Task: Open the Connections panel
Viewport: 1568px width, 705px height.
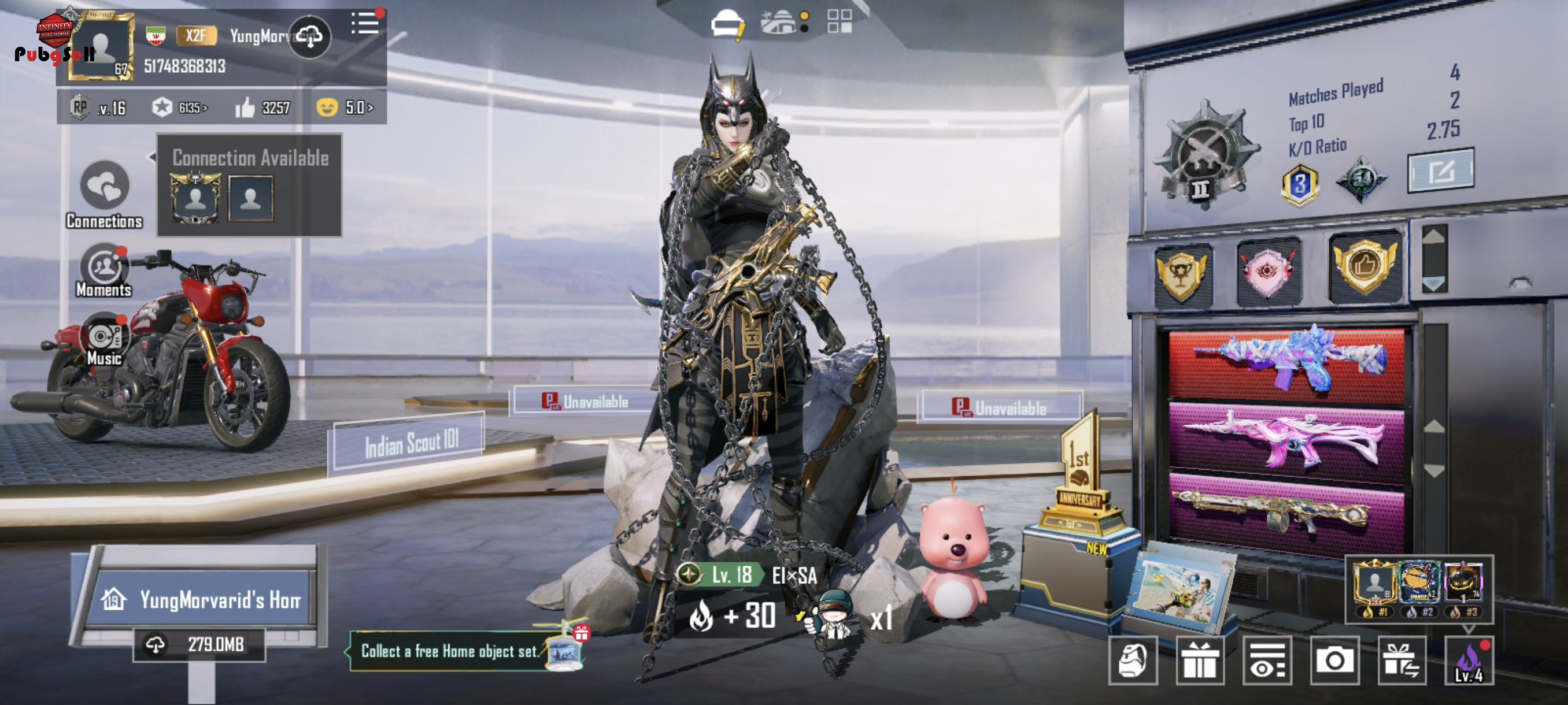Action: (x=104, y=194)
